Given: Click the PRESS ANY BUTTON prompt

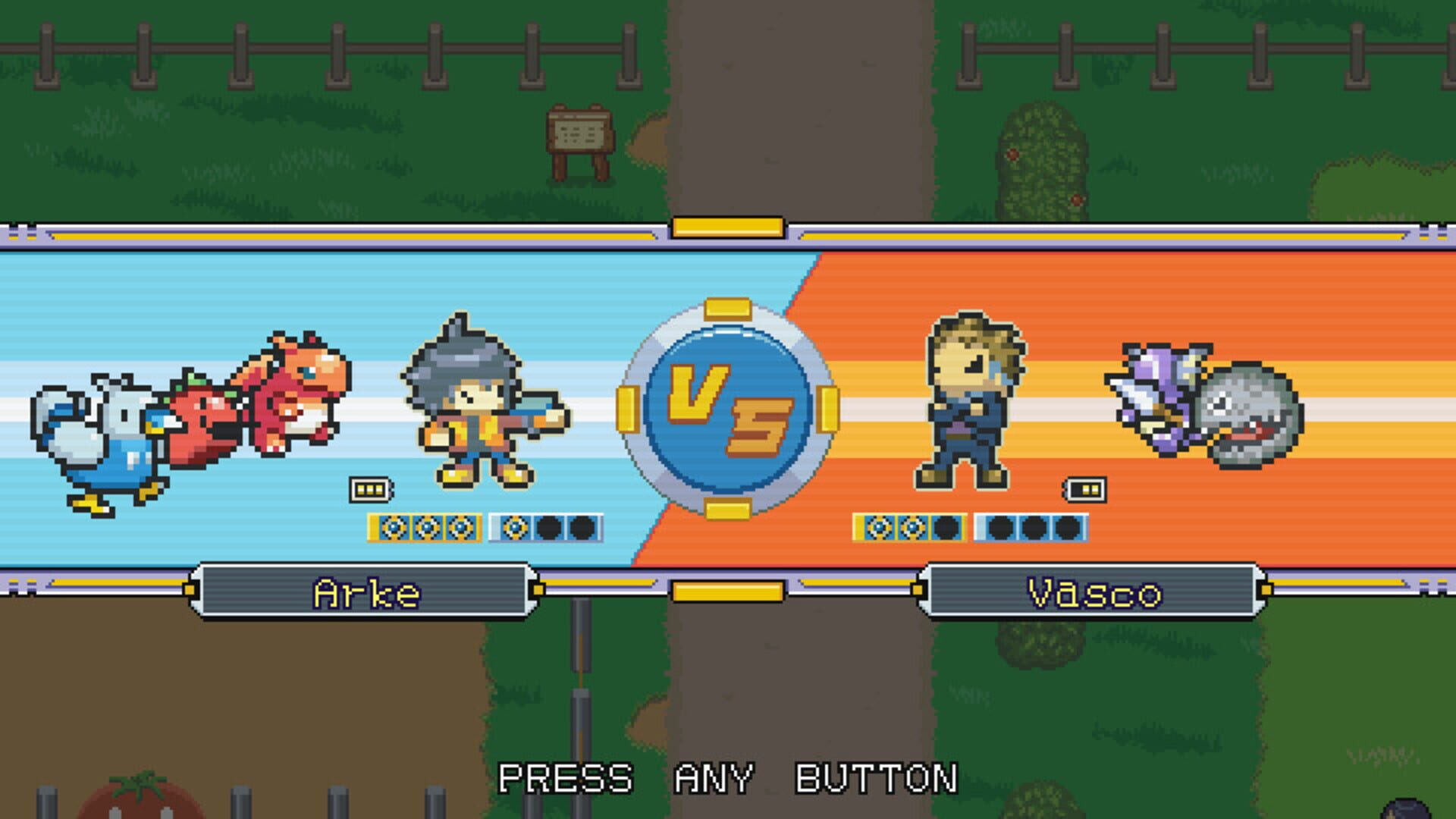Looking at the screenshot, I should click(728, 777).
